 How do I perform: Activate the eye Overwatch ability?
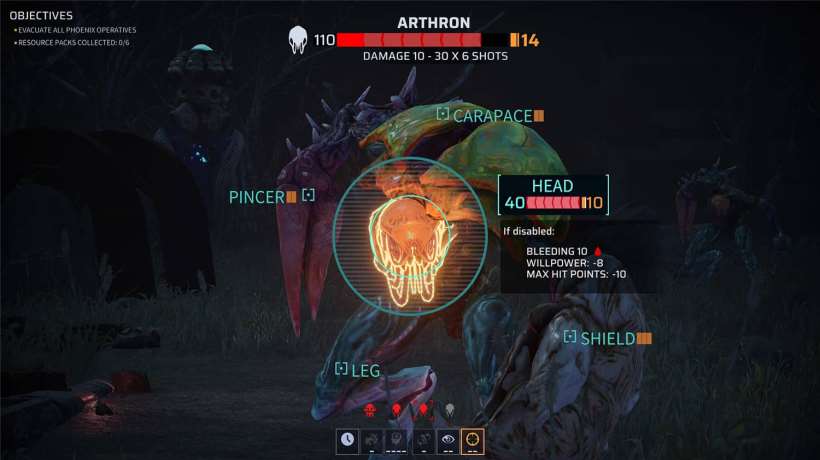click(x=447, y=439)
